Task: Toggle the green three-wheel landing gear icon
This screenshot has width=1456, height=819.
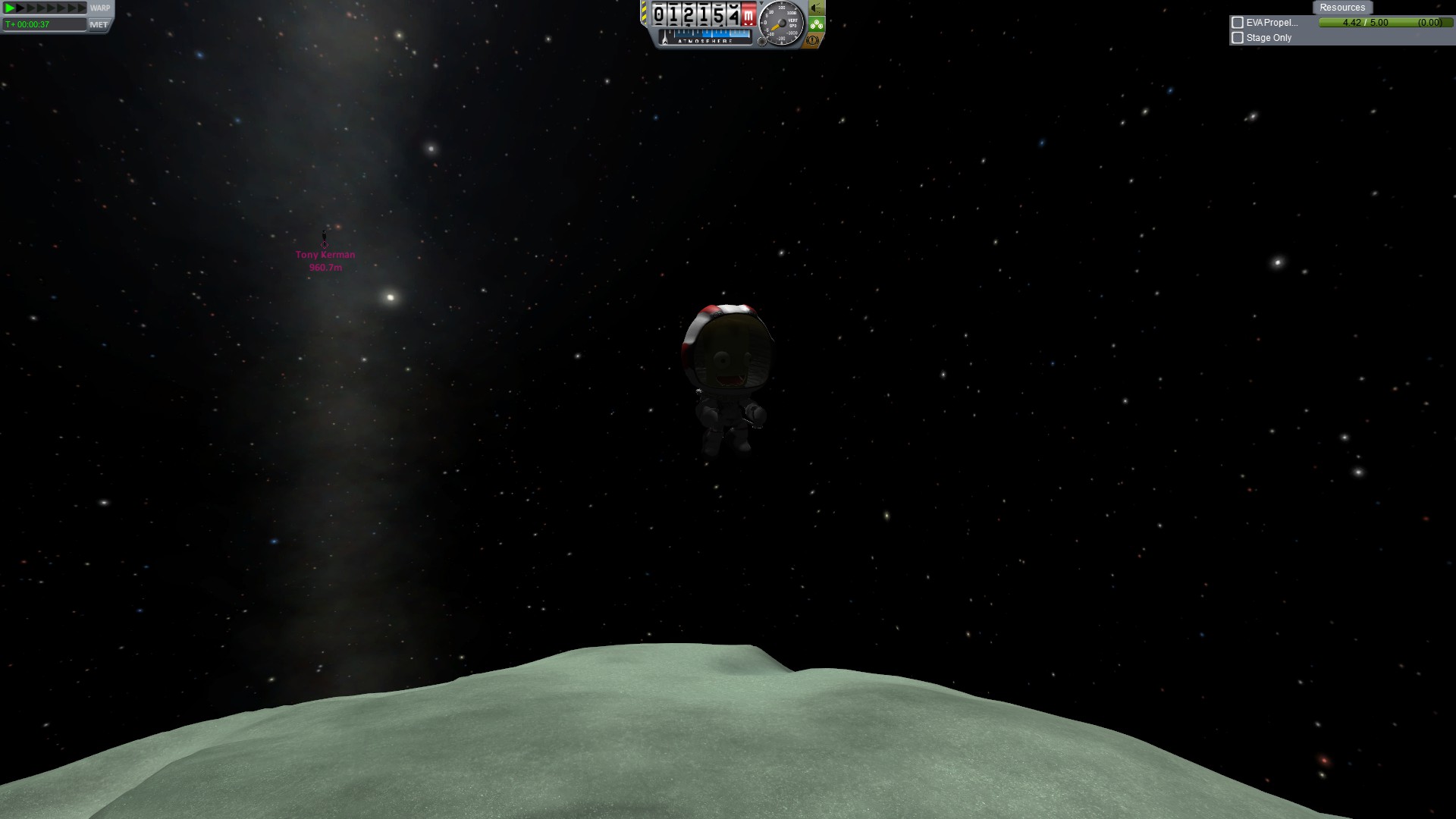Action: (x=816, y=24)
